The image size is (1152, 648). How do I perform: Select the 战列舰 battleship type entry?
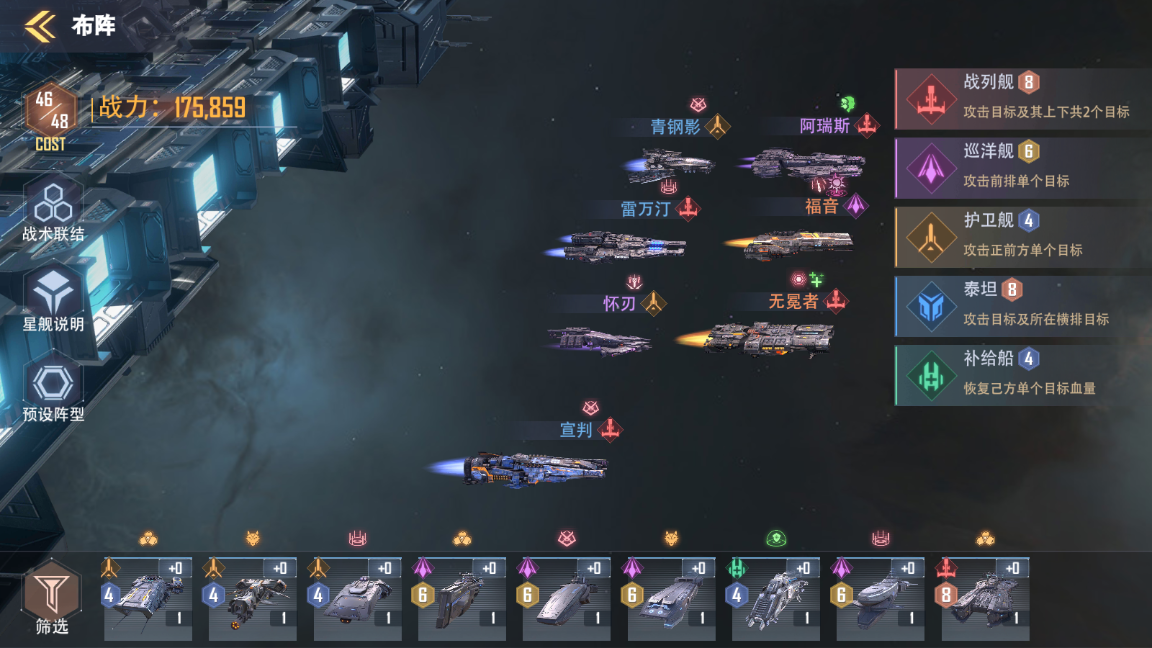point(1022,99)
